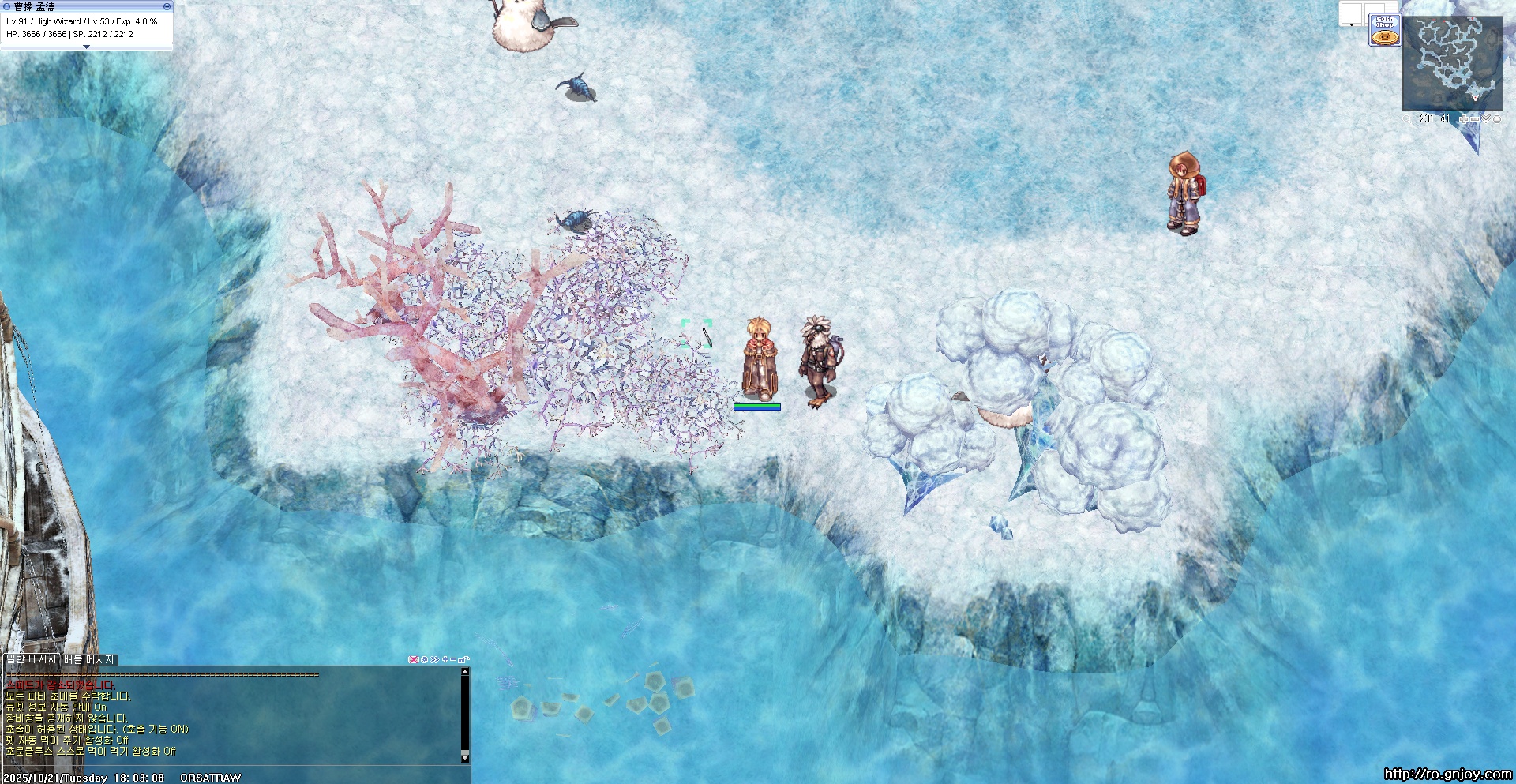1516x784 pixels.
Task: Click the chat window's double-arrow button
Action: (x=434, y=659)
